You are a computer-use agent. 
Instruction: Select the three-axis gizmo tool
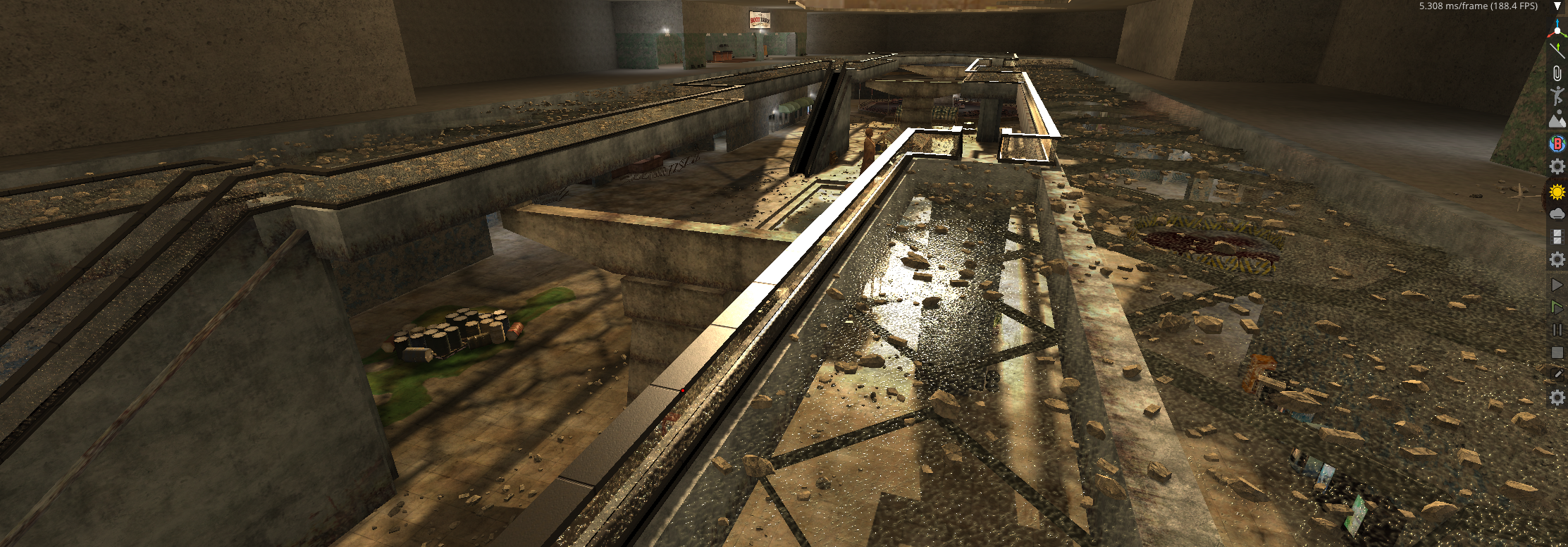point(1557,29)
